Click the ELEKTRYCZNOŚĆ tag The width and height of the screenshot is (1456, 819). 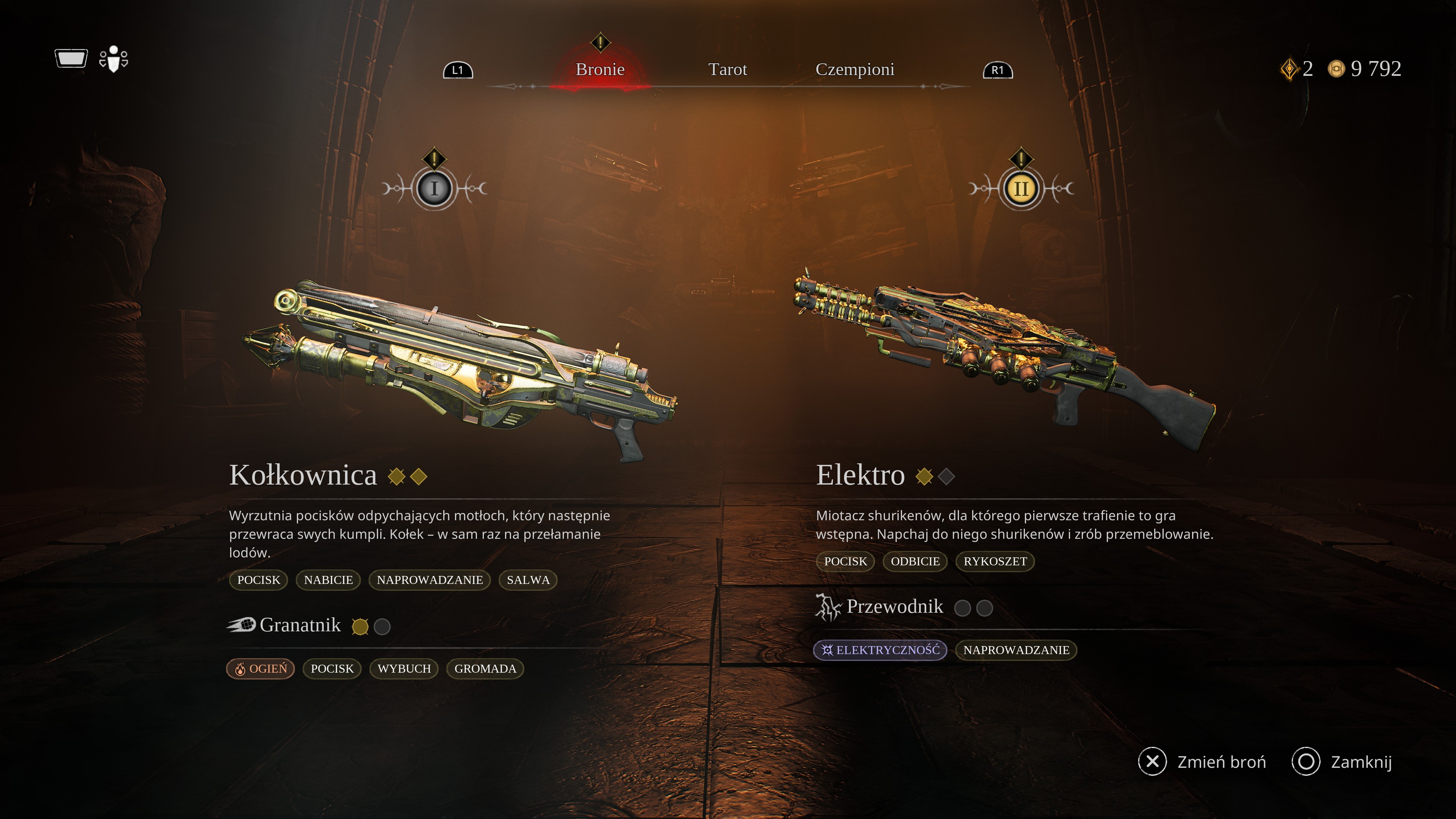[x=880, y=650]
